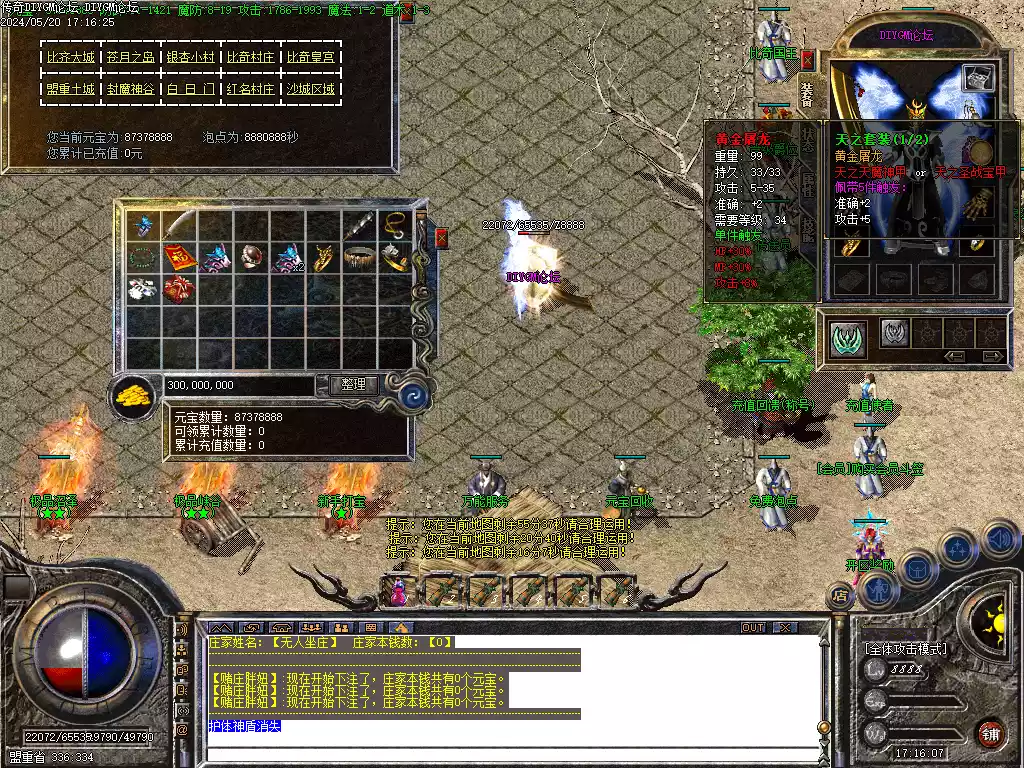The width and height of the screenshot is (1024, 768).
Task: Click the OUT button above the chat box
Action: pos(753,628)
